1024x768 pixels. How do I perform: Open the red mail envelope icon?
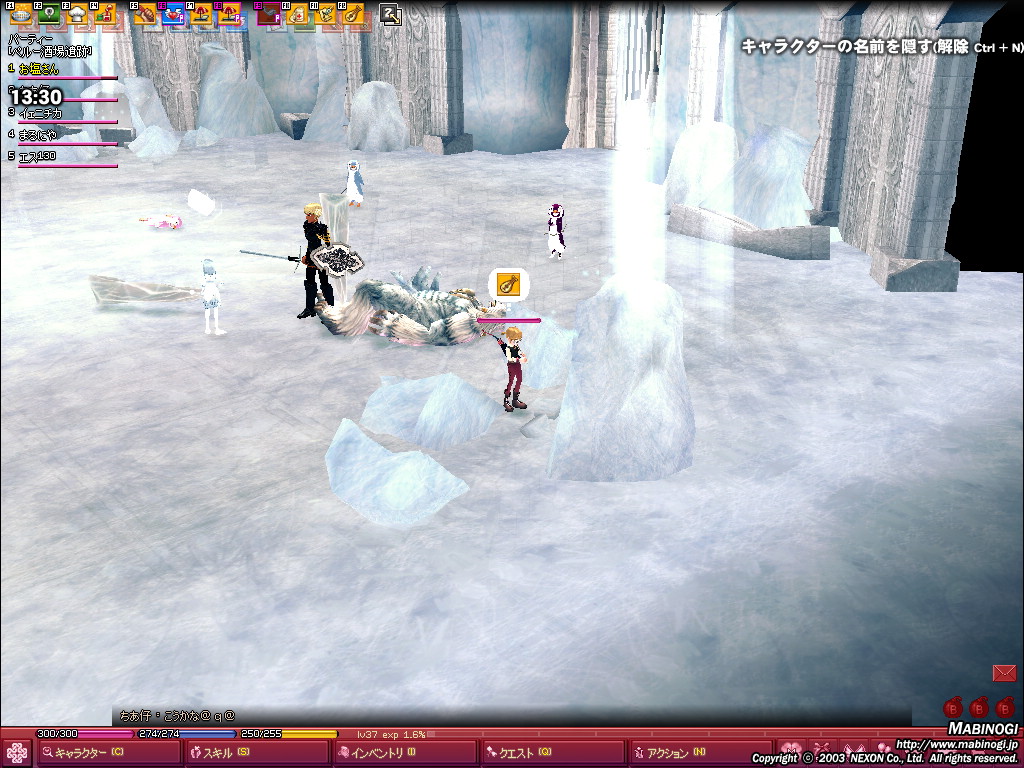pos(1004,673)
